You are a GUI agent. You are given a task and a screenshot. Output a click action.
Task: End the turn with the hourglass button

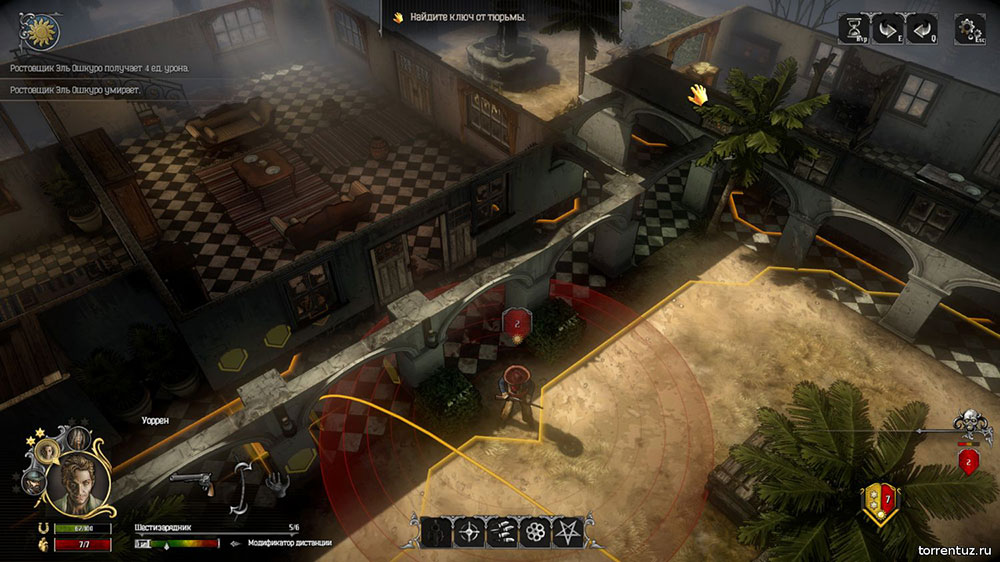853,28
